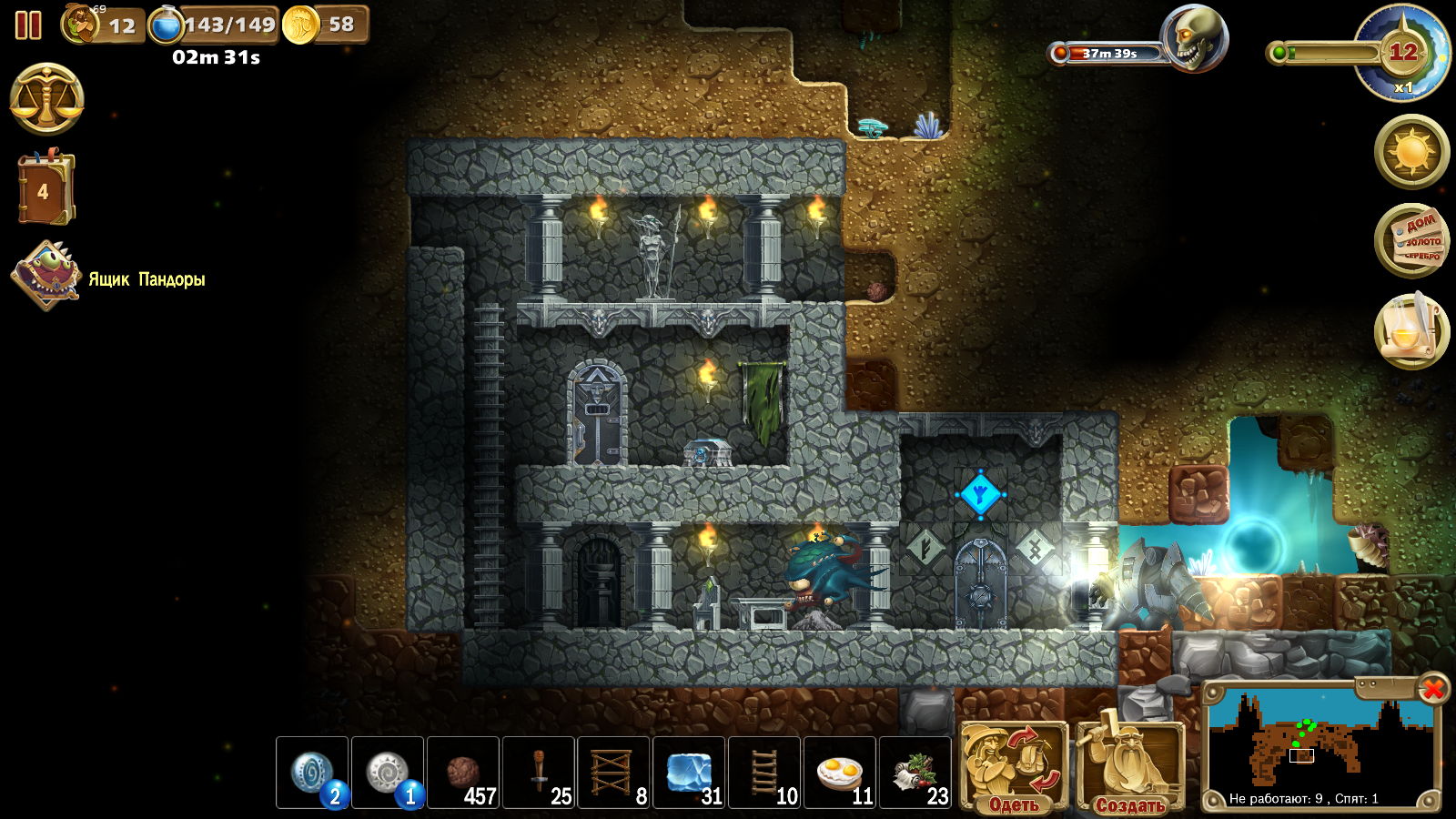Screen dimensions: 1456x819
Task: Select the fried eggs food slot
Action: 840,773
